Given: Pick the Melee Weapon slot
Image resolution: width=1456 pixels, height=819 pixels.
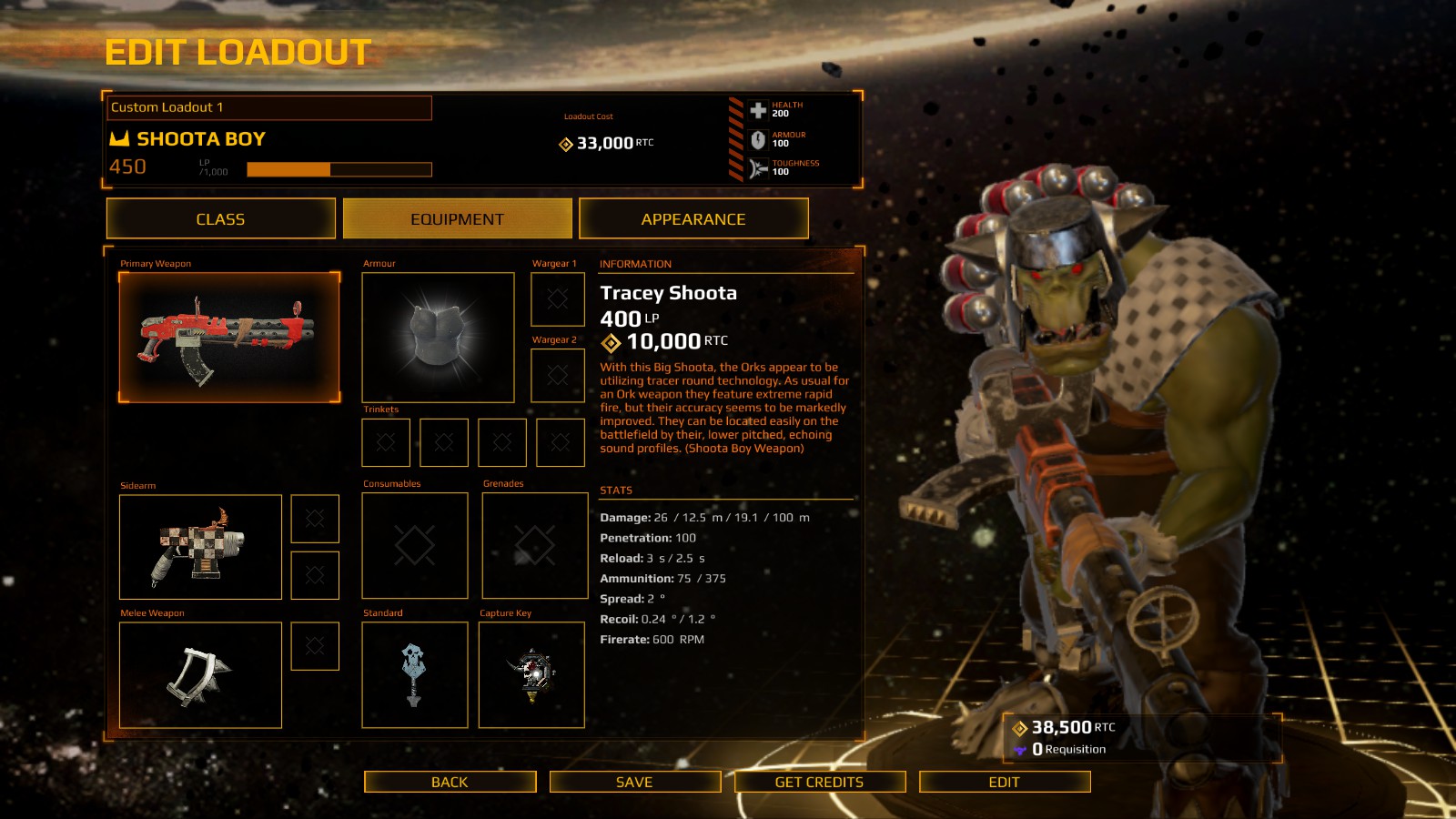Looking at the screenshot, I should [200, 675].
